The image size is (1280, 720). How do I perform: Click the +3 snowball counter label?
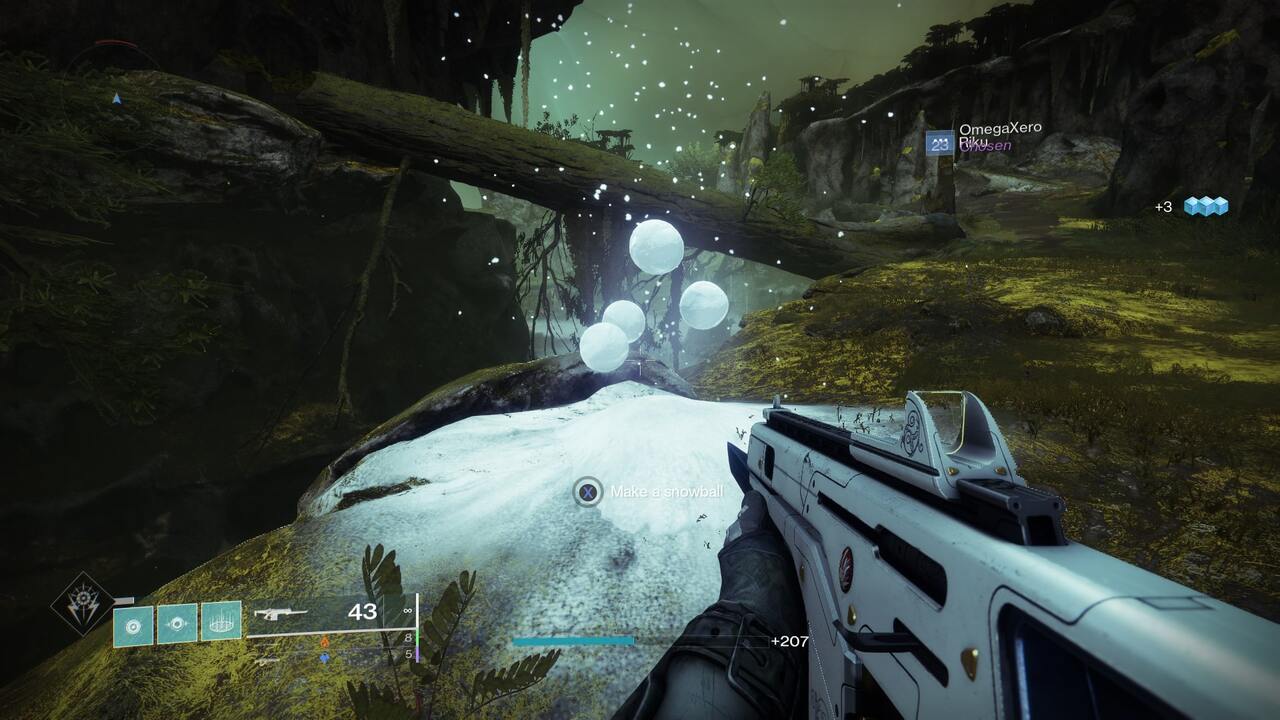pyautogui.click(x=1164, y=205)
